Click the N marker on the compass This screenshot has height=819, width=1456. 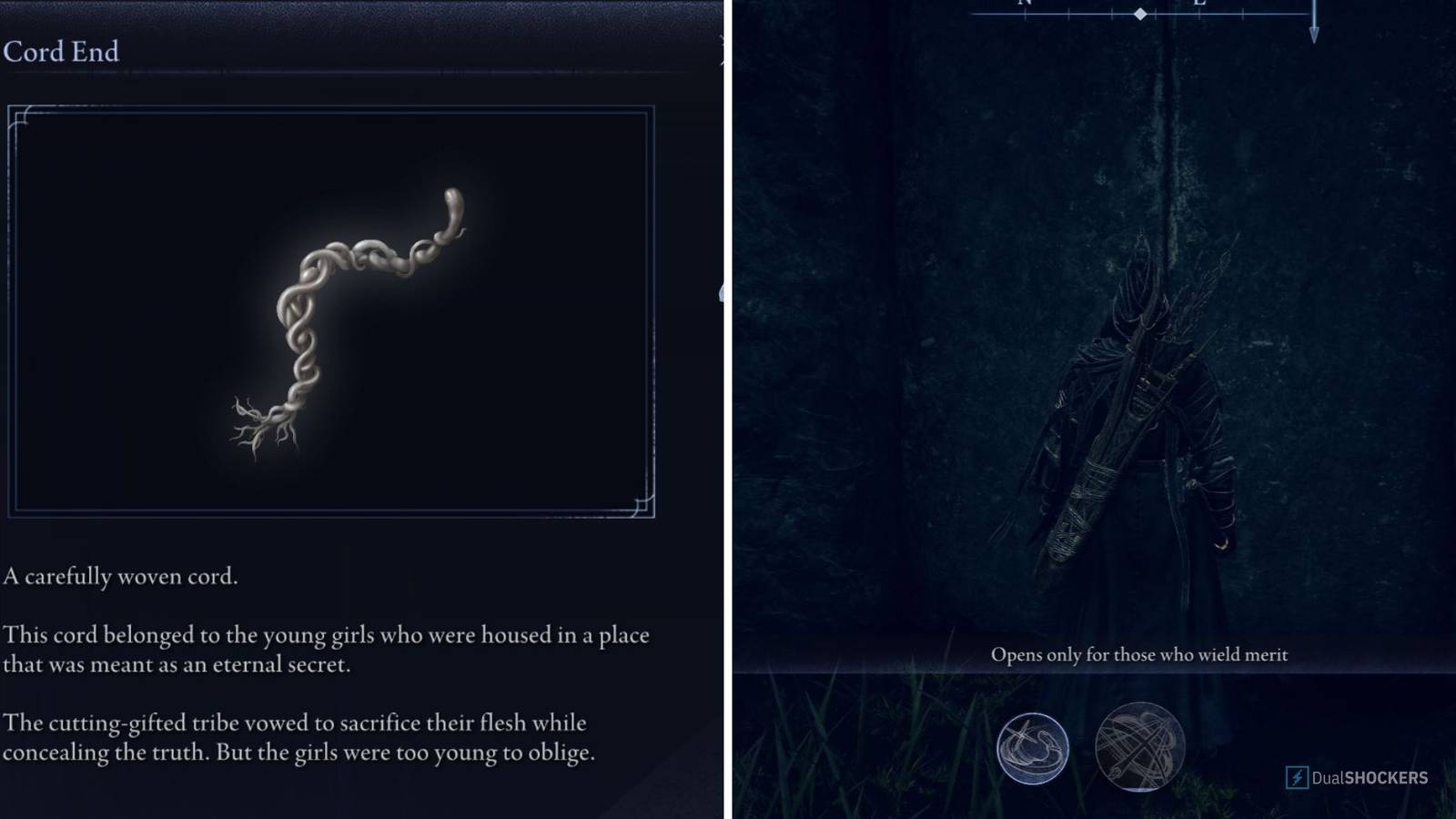tap(1024, 5)
